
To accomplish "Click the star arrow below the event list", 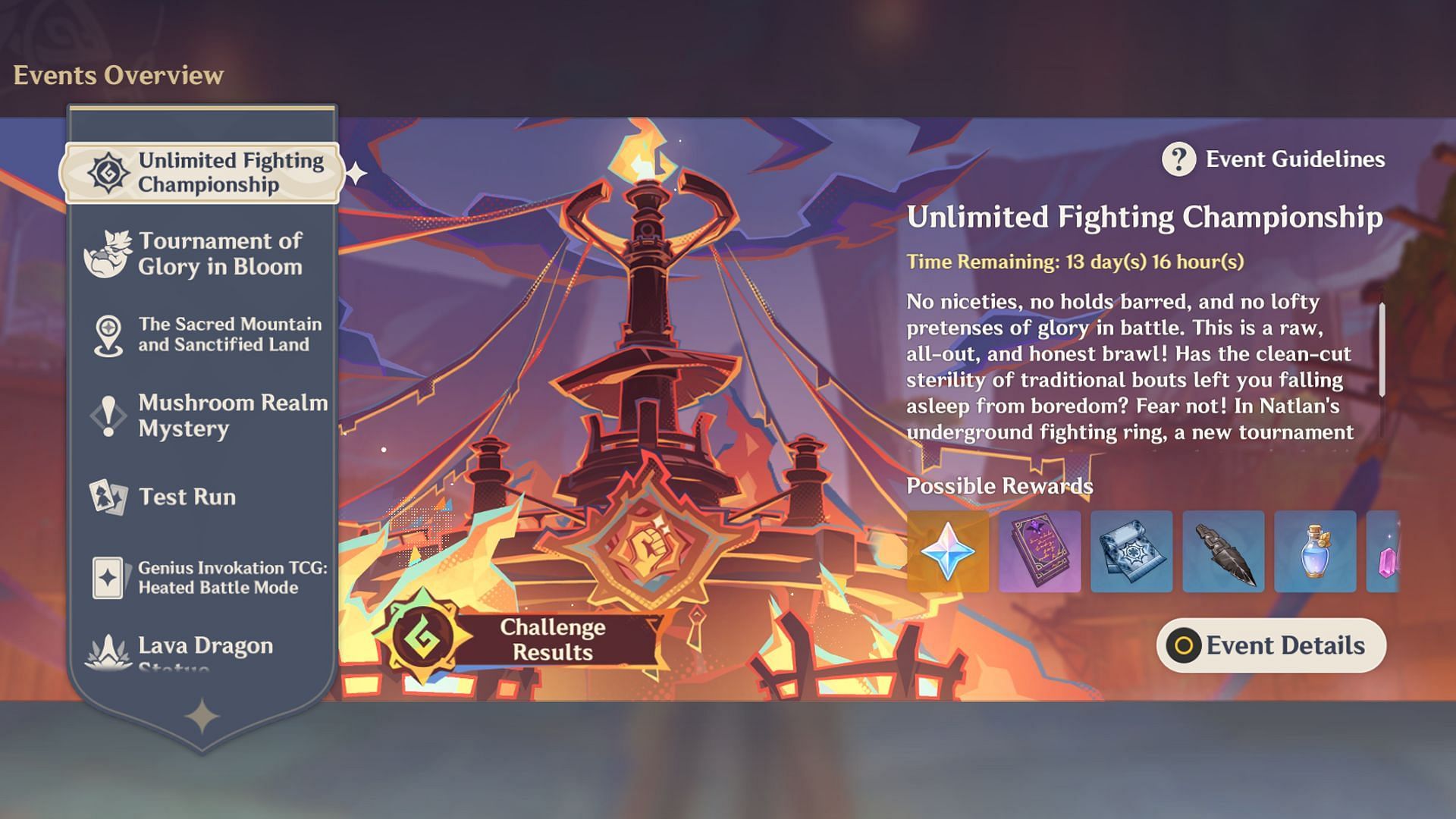I will [202, 717].
